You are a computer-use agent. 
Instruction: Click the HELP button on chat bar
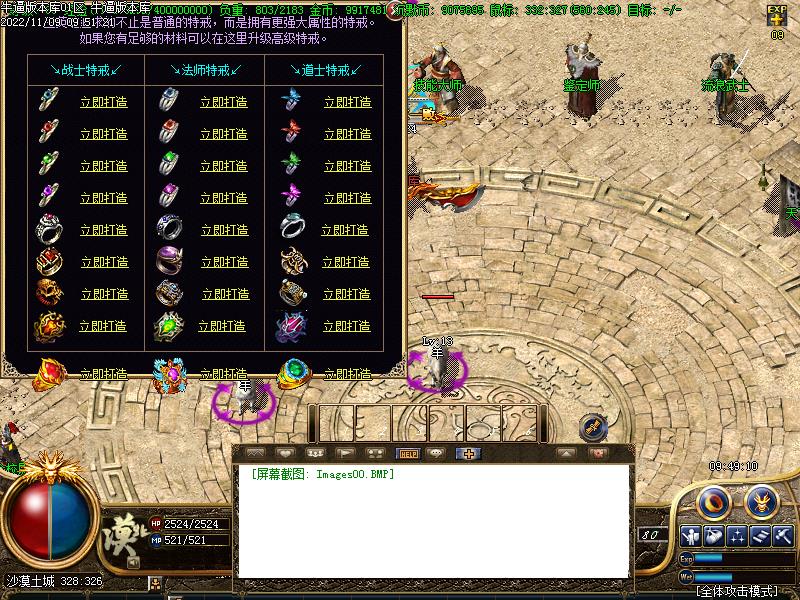[x=408, y=453]
